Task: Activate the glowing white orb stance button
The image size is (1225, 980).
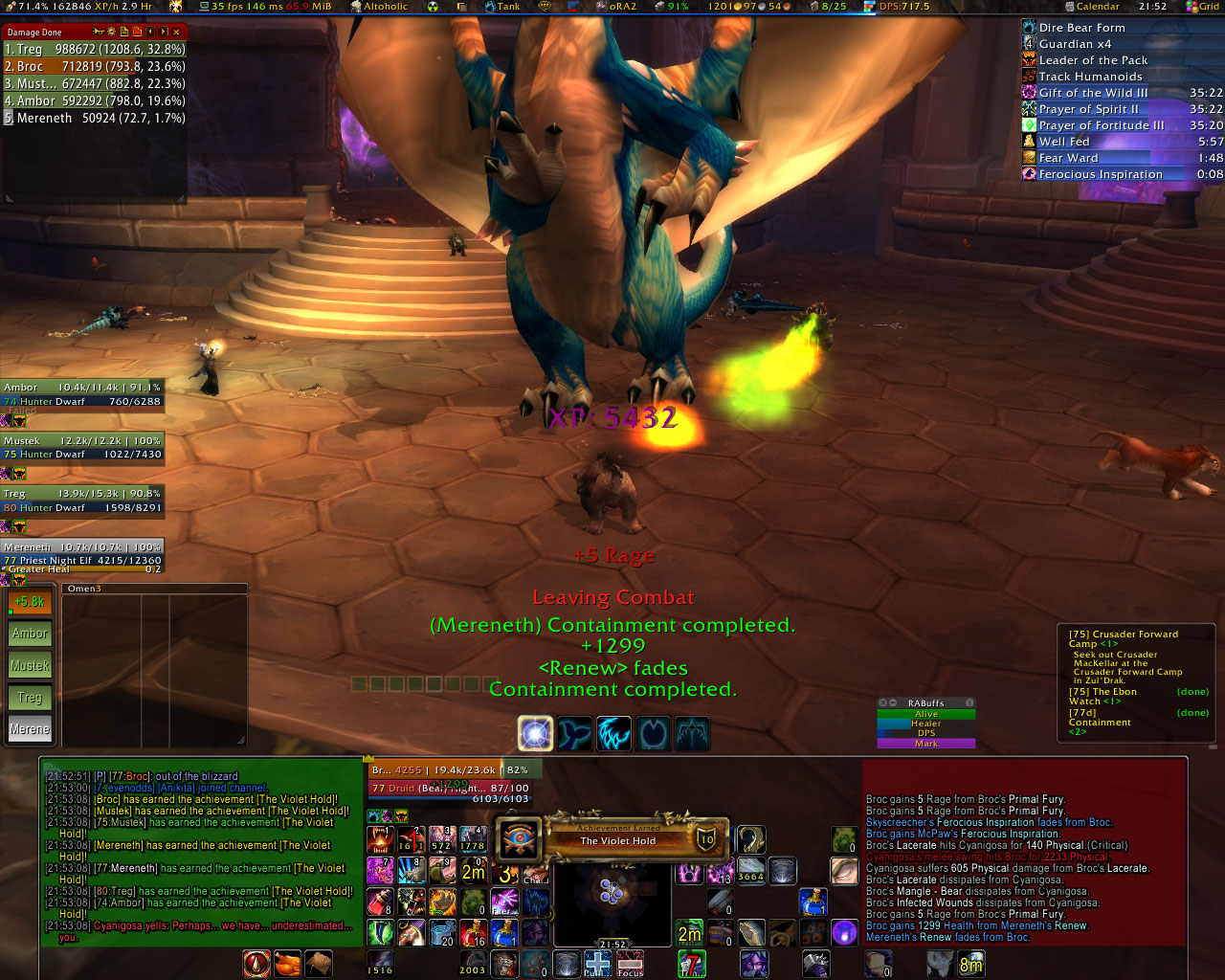Action: click(536, 734)
